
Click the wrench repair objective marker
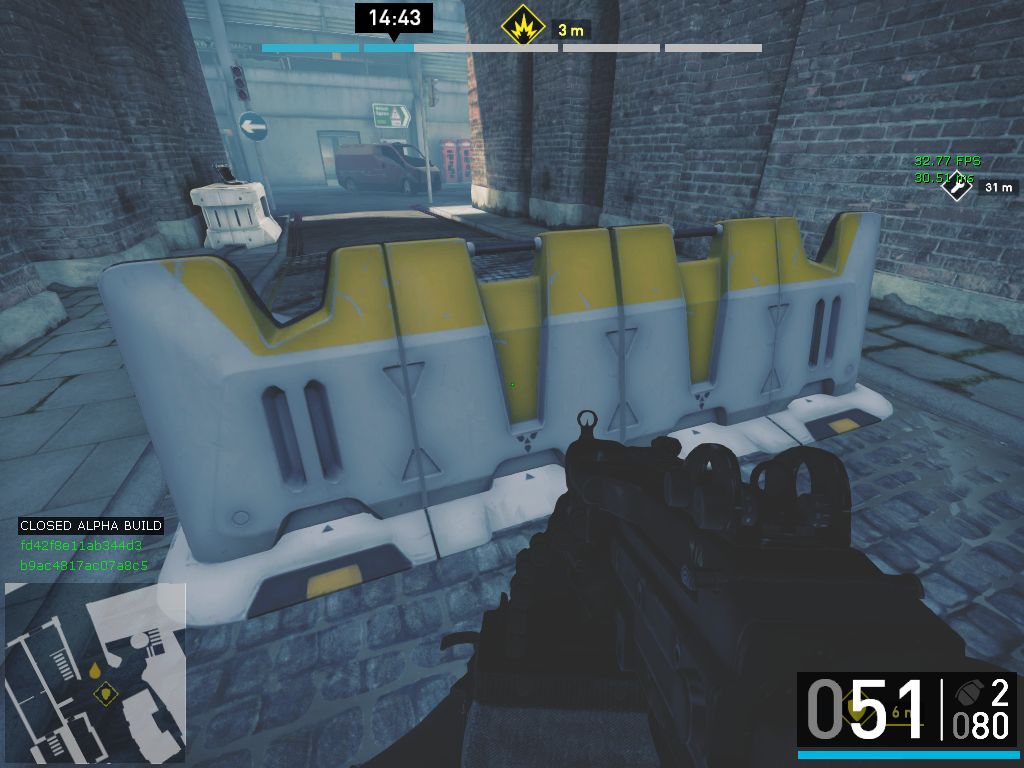pos(959,186)
